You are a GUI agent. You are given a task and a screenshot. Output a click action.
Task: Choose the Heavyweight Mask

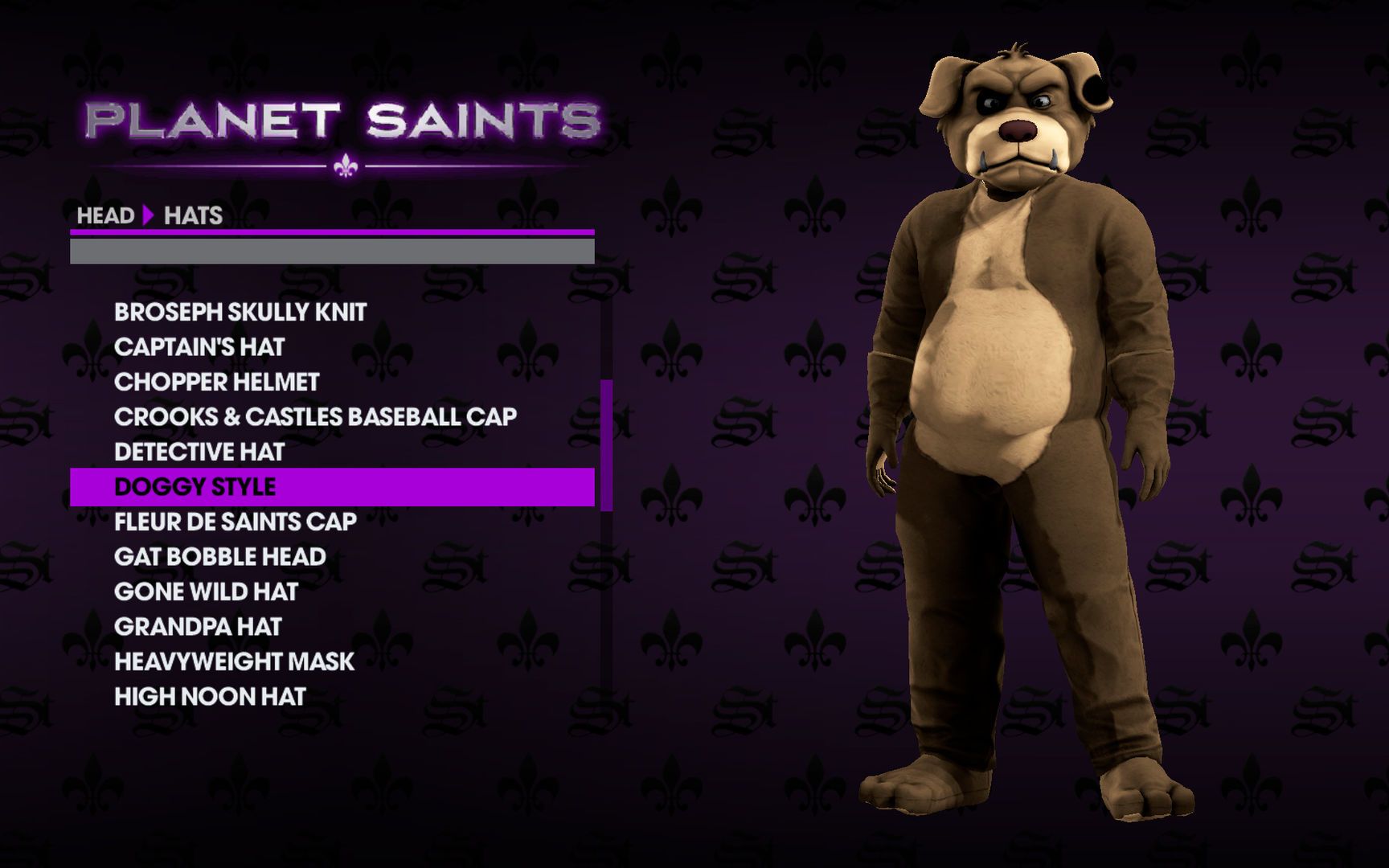[234, 661]
